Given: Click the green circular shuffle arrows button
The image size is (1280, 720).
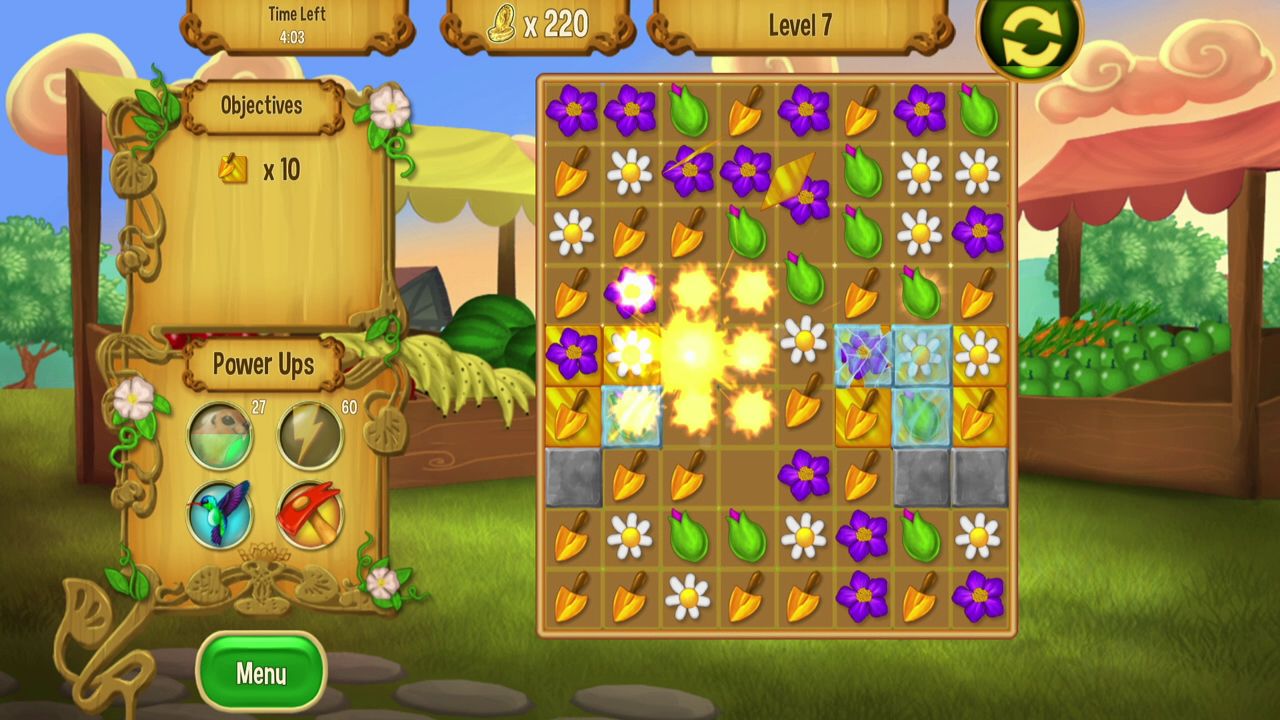Looking at the screenshot, I should [x=1030, y=37].
